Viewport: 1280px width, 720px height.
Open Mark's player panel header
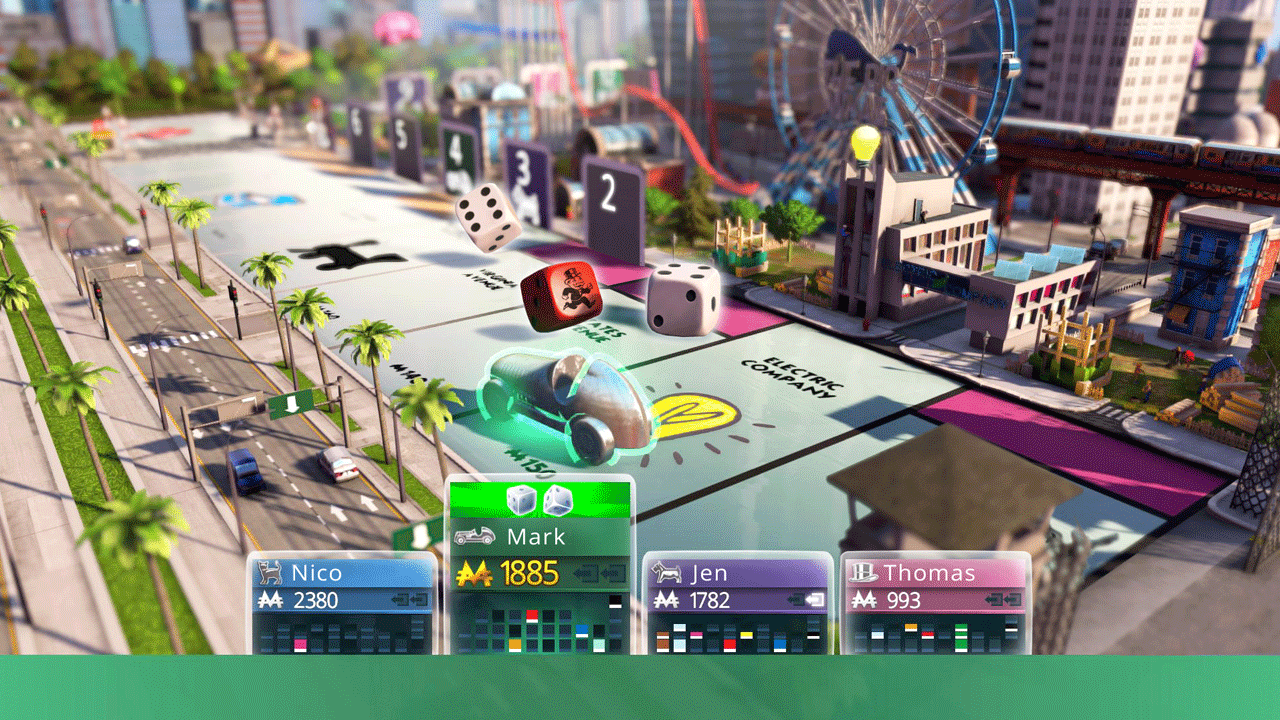point(540,536)
